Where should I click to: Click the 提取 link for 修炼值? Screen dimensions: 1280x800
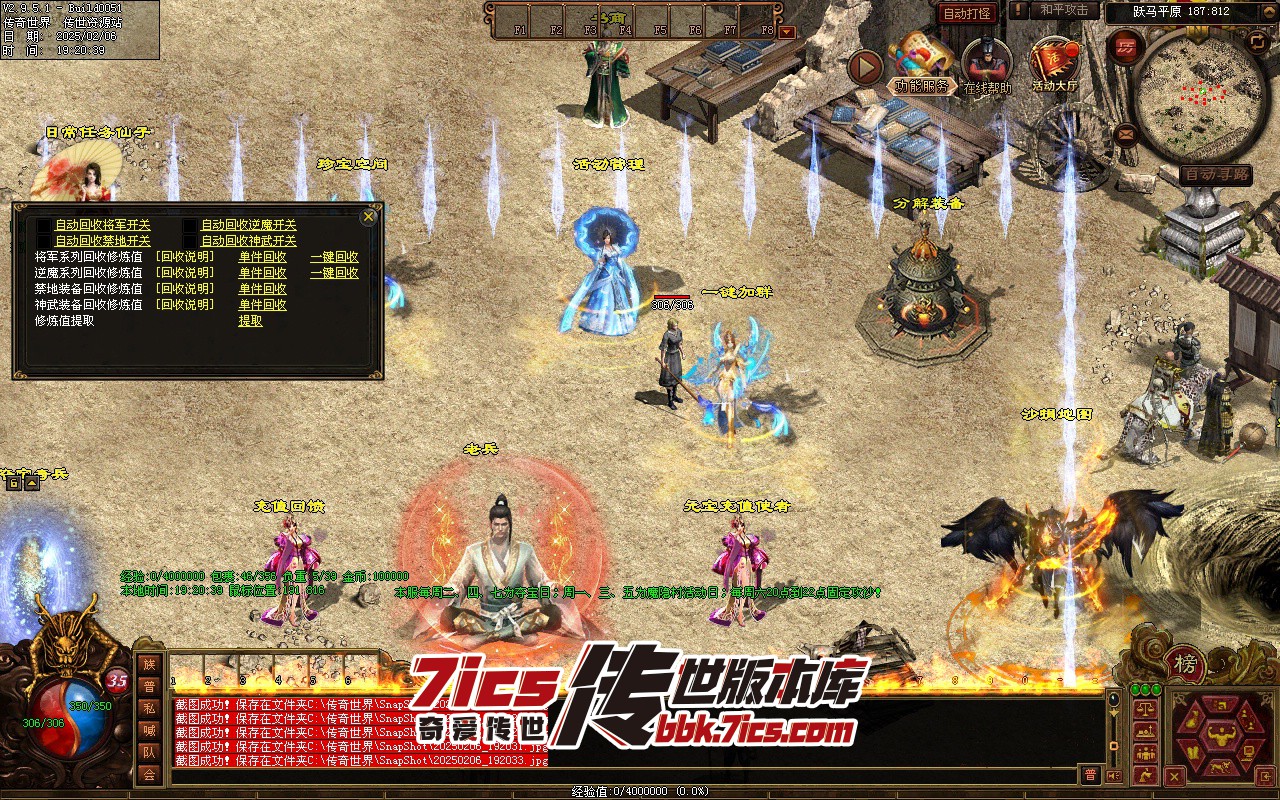[x=250, y=321]
